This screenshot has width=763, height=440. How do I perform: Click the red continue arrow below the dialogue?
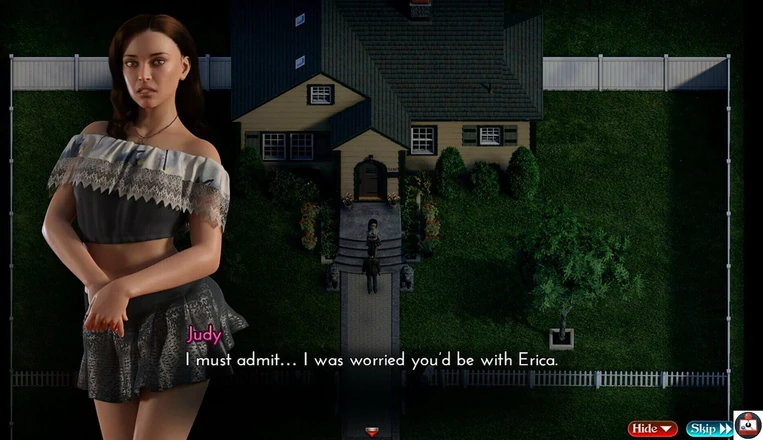coord(372,431)
